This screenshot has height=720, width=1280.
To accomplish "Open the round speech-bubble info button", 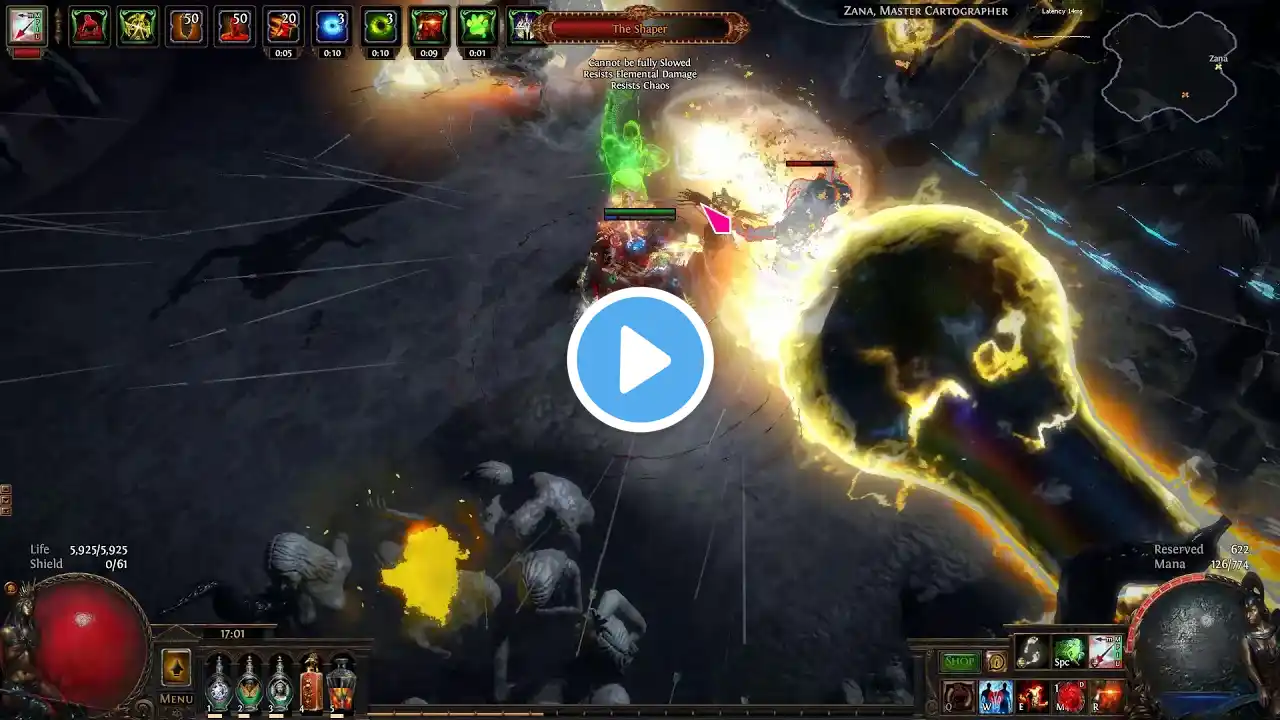I will 995,661.
